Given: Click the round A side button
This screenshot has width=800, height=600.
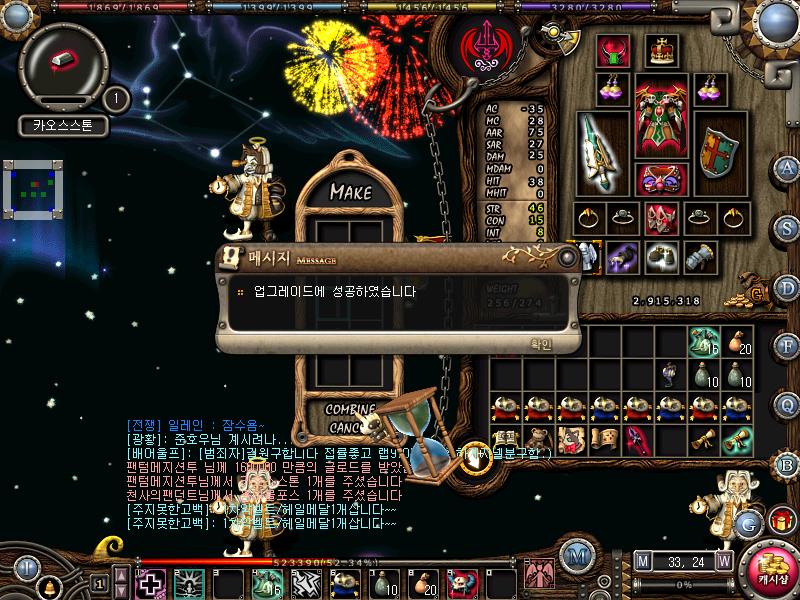Looking at the screenshot, I should pyautogui.click(x=787, y=168).
